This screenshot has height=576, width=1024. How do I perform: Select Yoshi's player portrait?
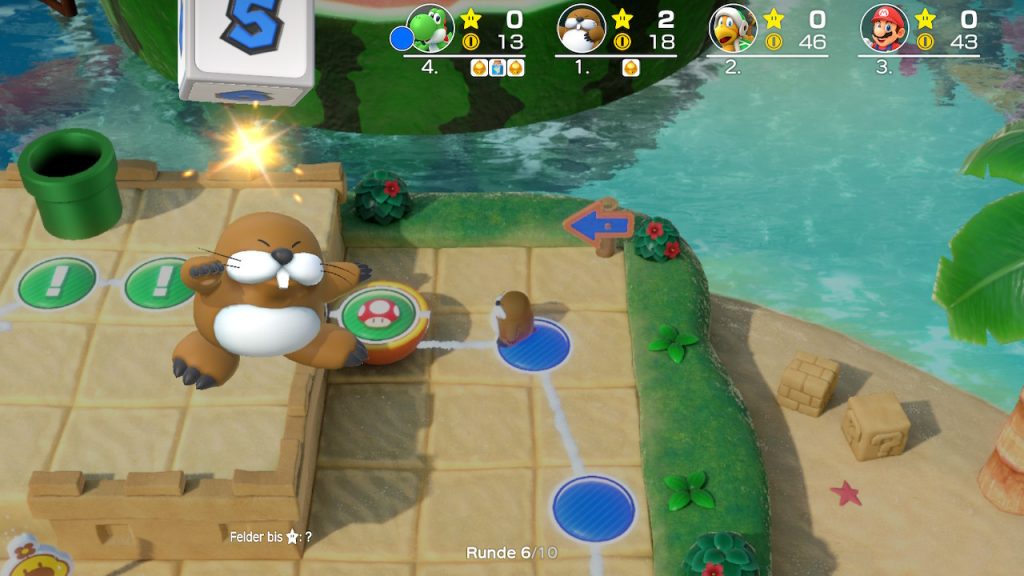click(431, 29)
